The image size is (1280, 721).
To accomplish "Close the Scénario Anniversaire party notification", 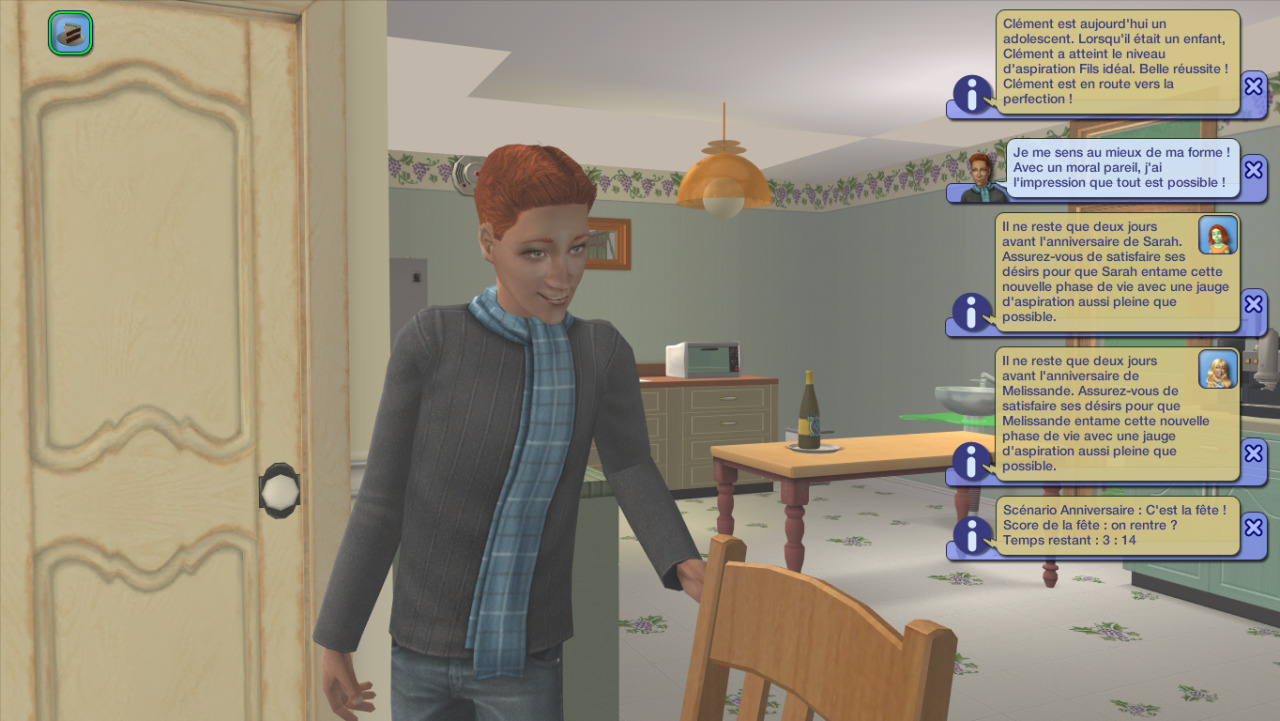I will click(1253, 527).
